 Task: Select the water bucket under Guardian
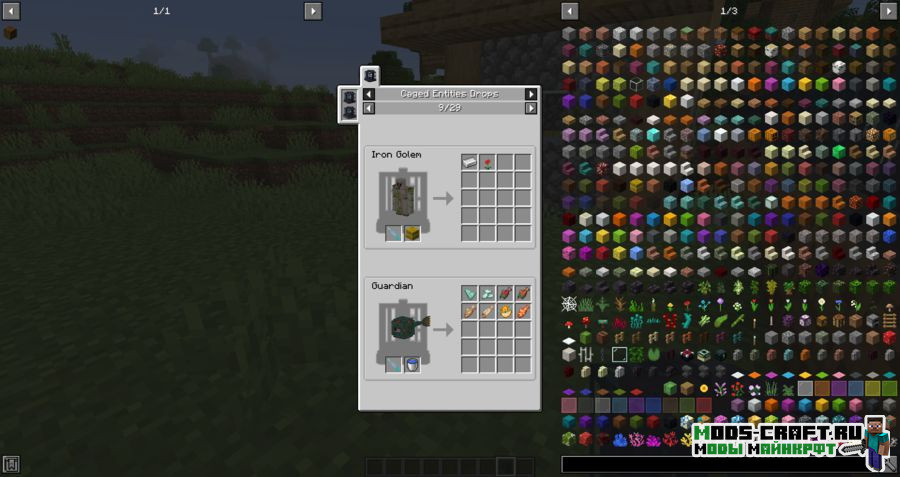pyautogui.click(x=412, y=365)
